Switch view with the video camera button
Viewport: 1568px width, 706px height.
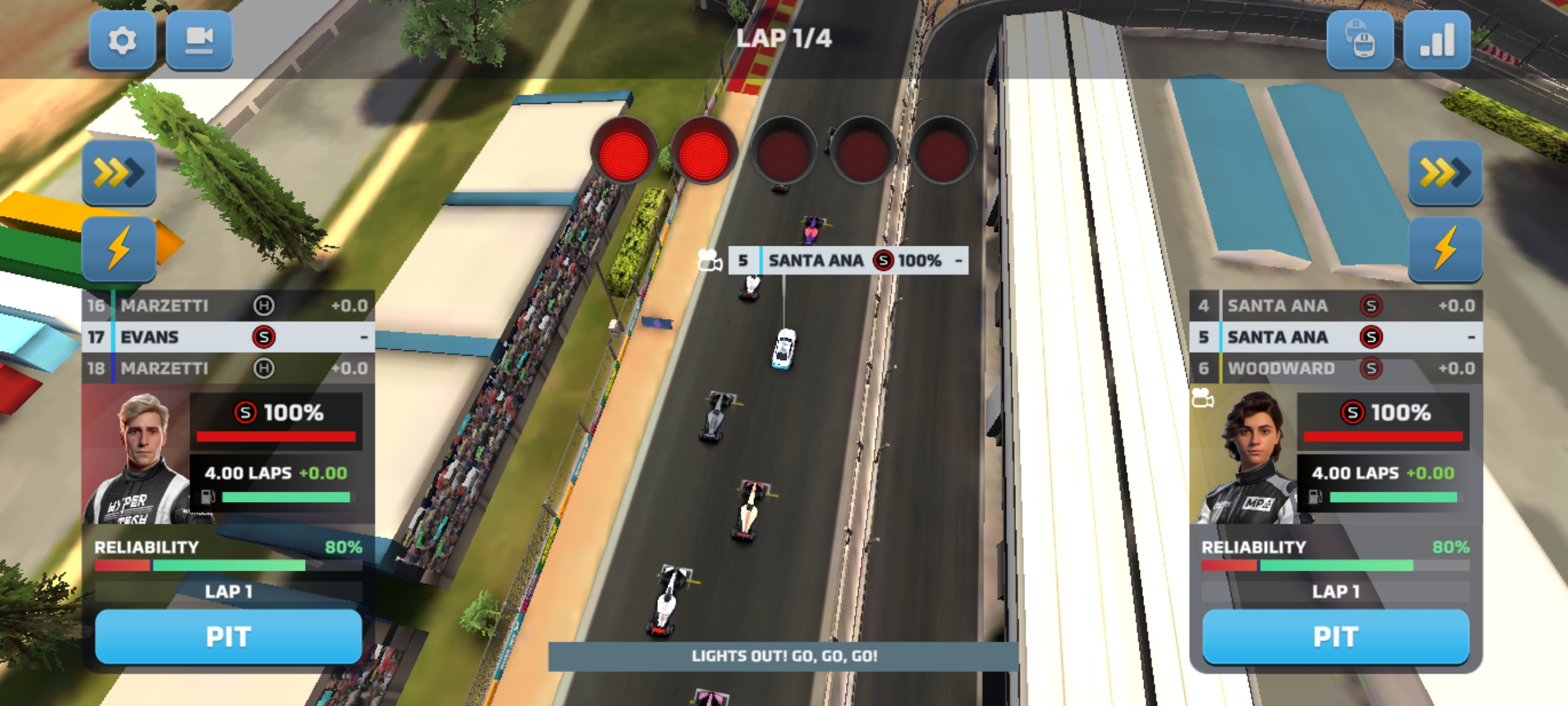(199, 41)
